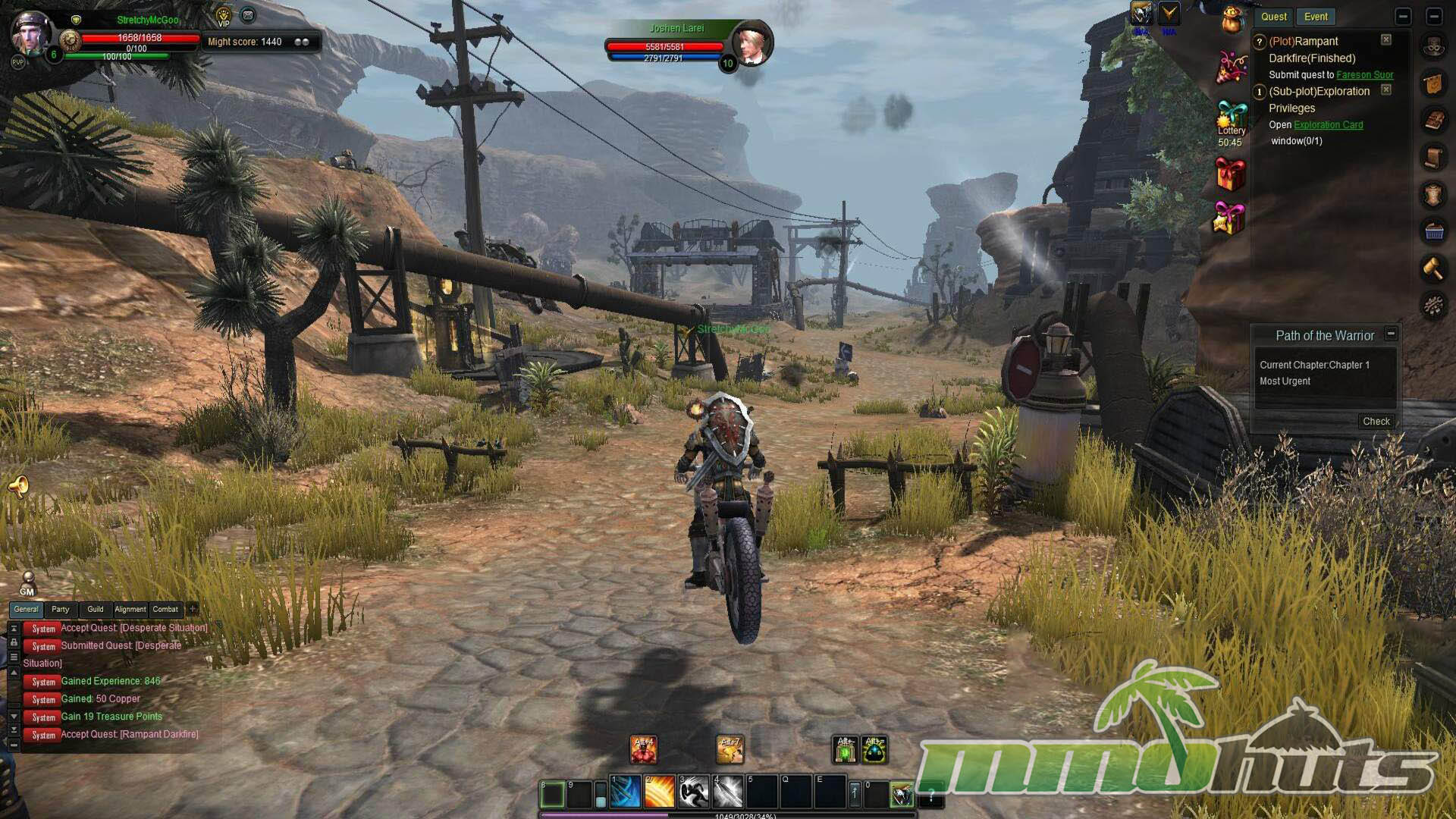Use the blue blade skill in slot 1
This screenshot has height=819, width=1456.
[x=626, y=792]
